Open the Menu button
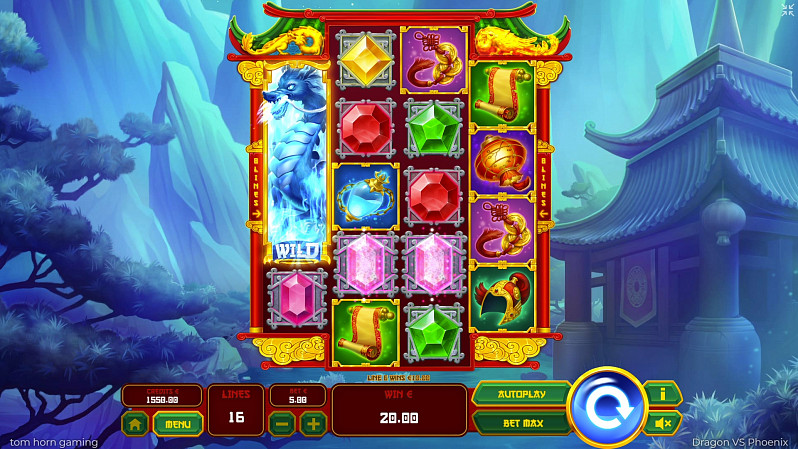 pos(178,424)
